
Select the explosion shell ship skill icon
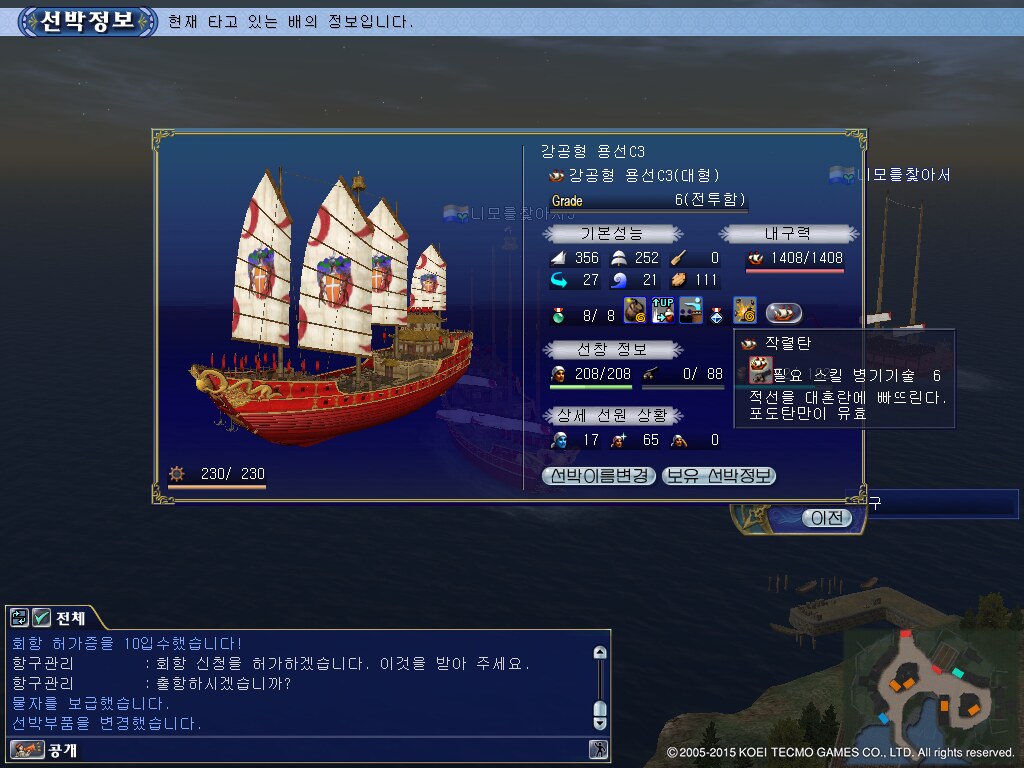744,311
